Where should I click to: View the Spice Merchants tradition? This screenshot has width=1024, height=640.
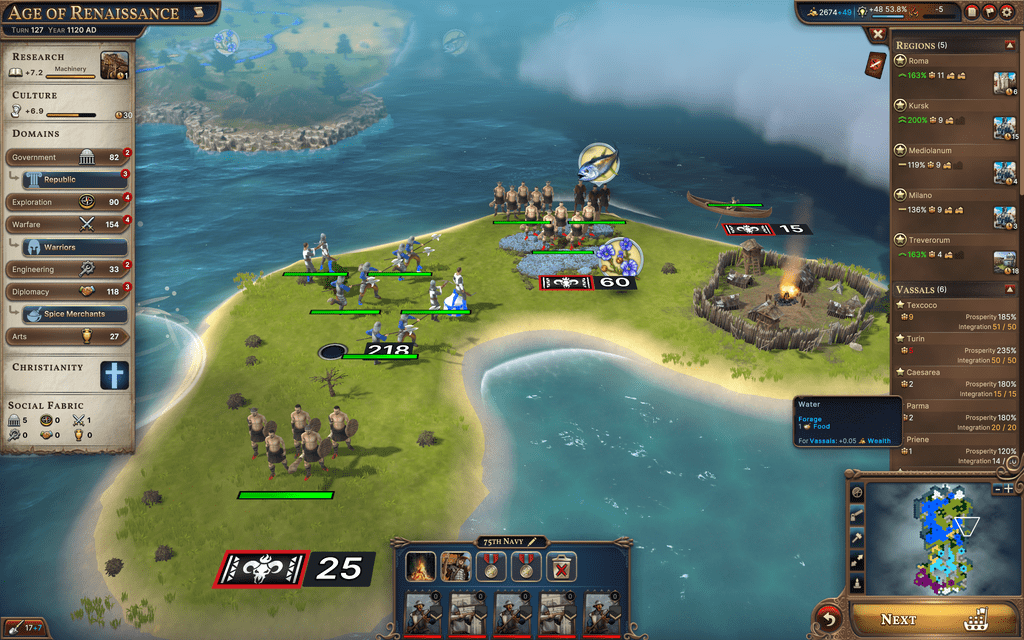tap(74, 314)
